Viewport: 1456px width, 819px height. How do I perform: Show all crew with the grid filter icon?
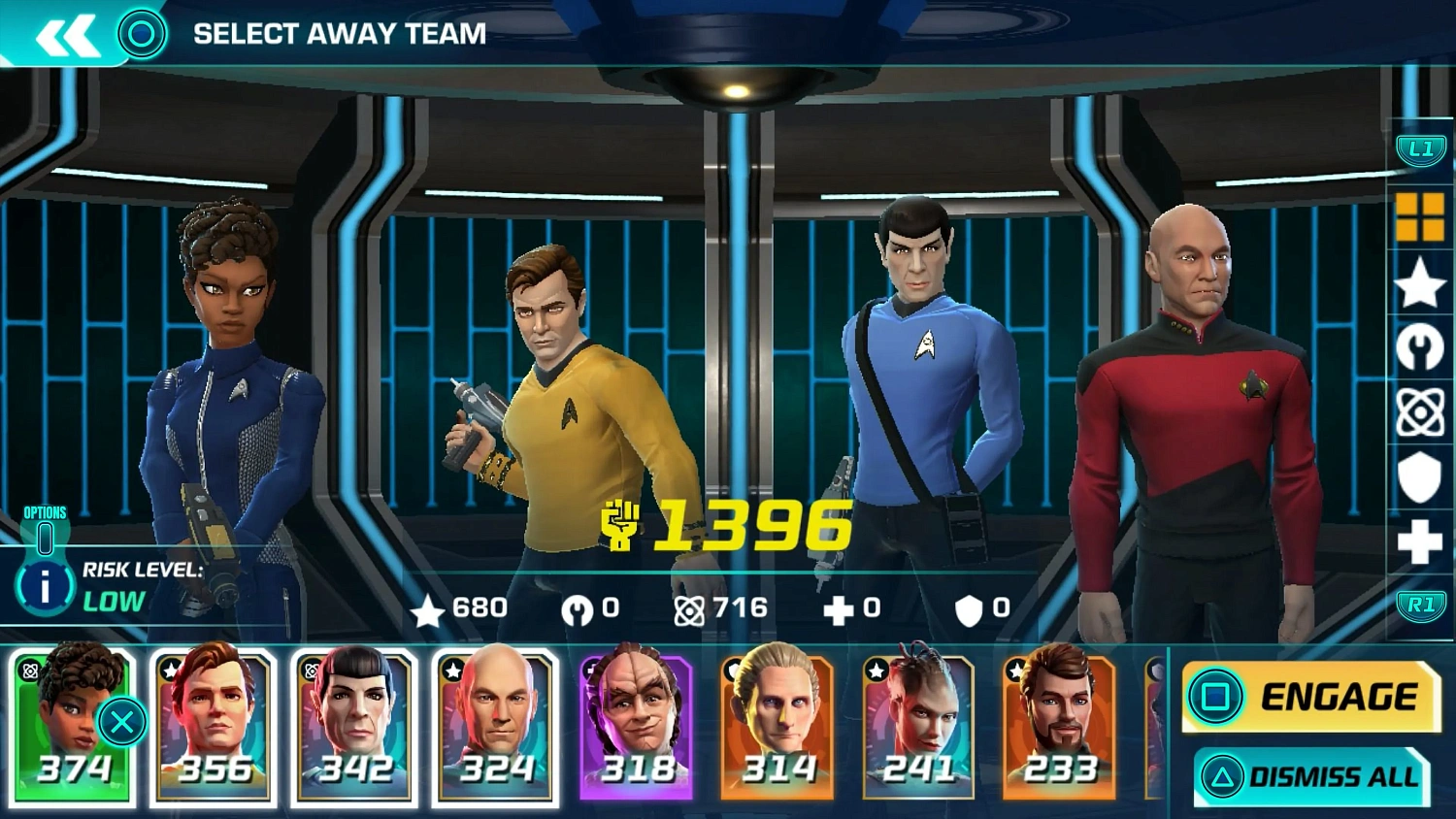tap(1419, 215)
